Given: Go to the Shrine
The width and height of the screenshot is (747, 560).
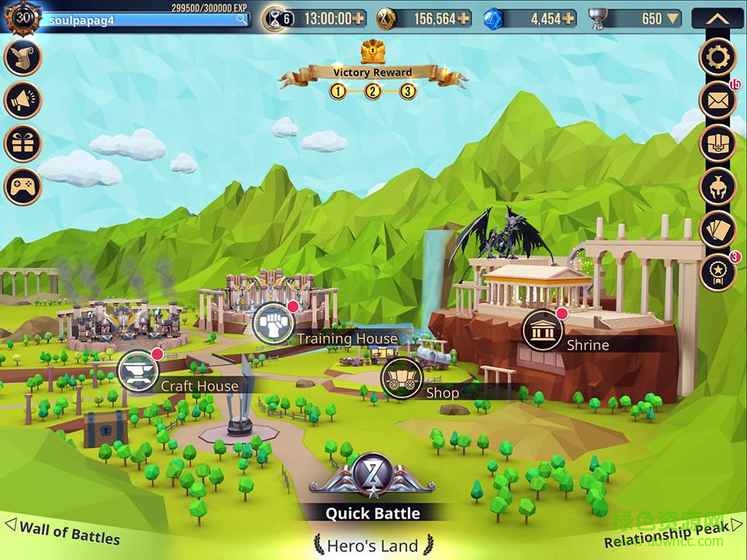Looking at the screenshot, I should (x=542, y=329).
